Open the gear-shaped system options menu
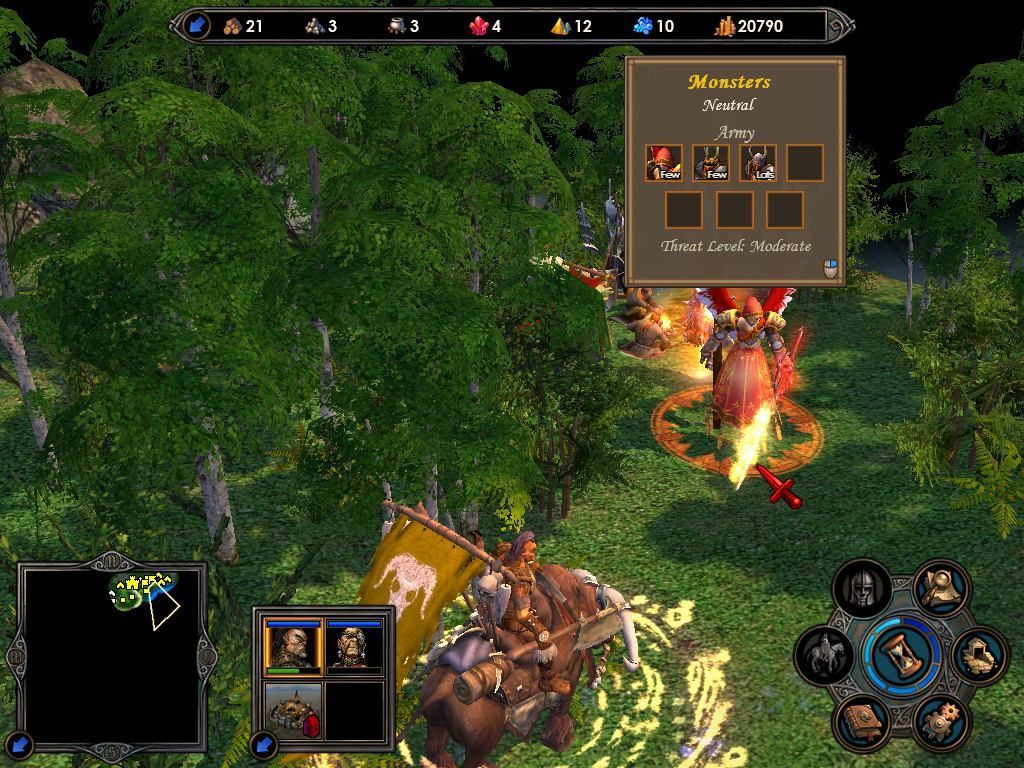The width and height of the screenshot is (1024, 768). tap(940, 722)
